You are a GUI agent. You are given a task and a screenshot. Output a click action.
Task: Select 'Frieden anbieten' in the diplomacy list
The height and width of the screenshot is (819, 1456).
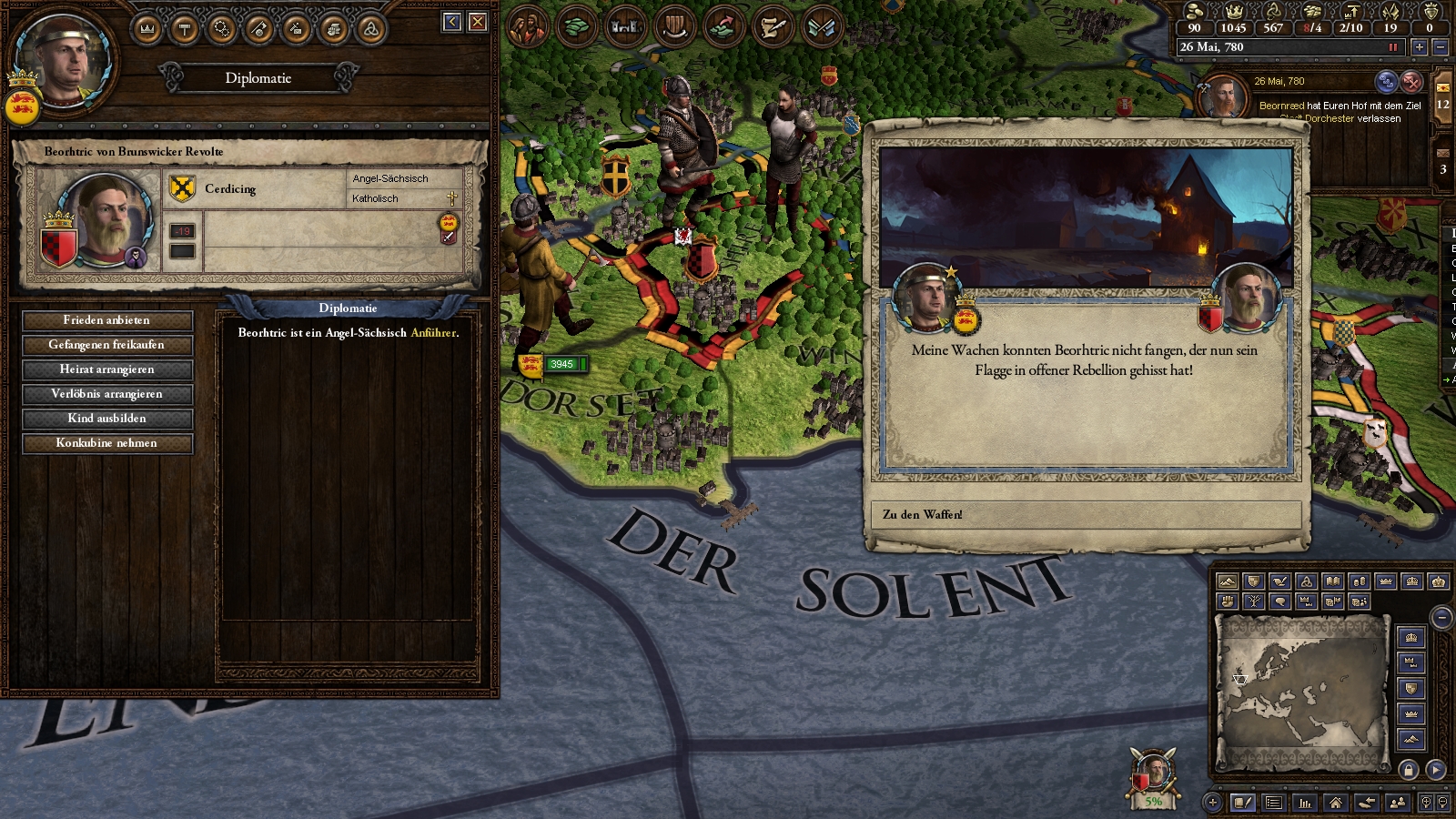[x=106, y=320]
